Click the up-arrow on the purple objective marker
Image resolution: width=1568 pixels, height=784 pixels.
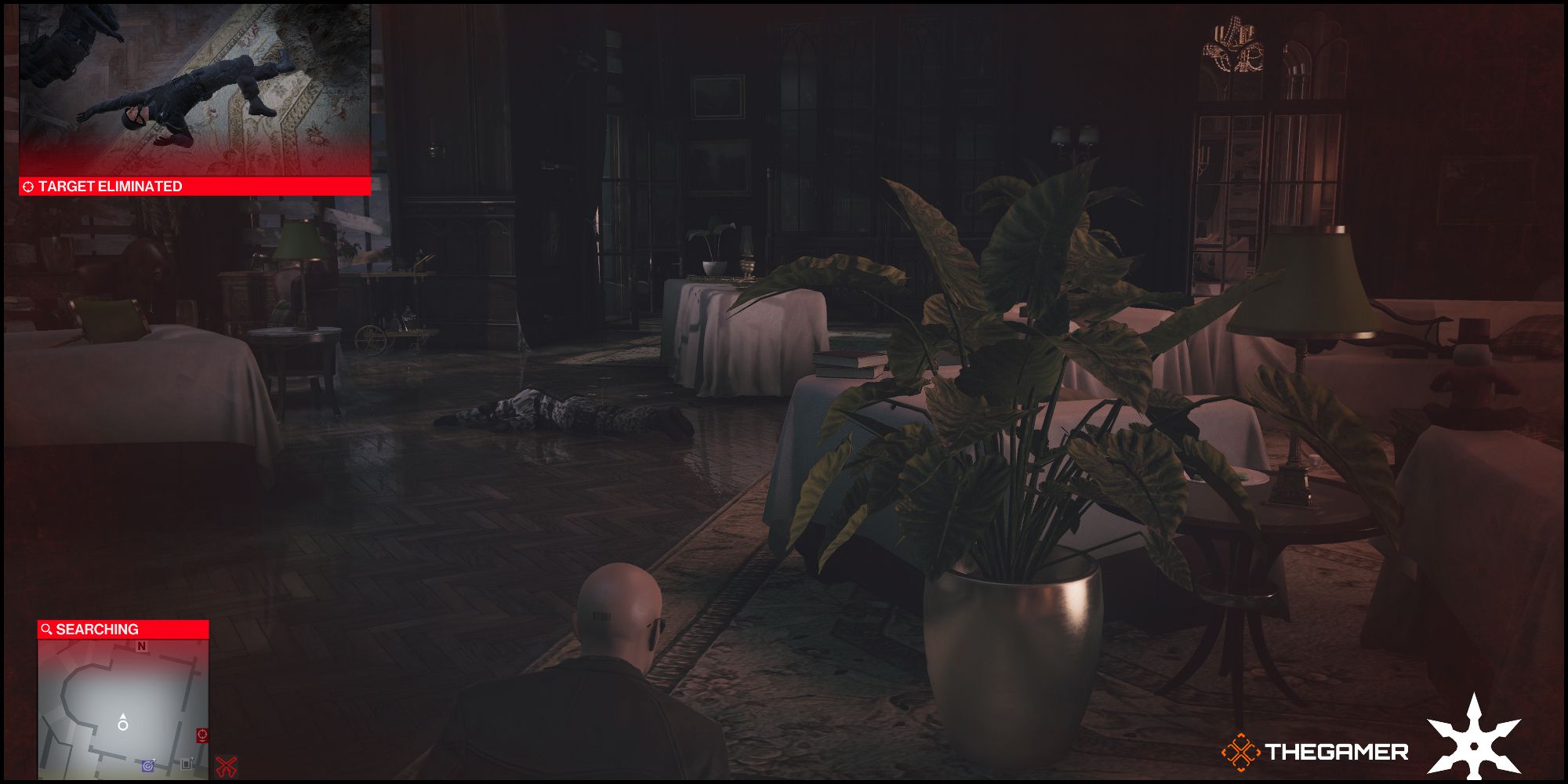[154, 760]
